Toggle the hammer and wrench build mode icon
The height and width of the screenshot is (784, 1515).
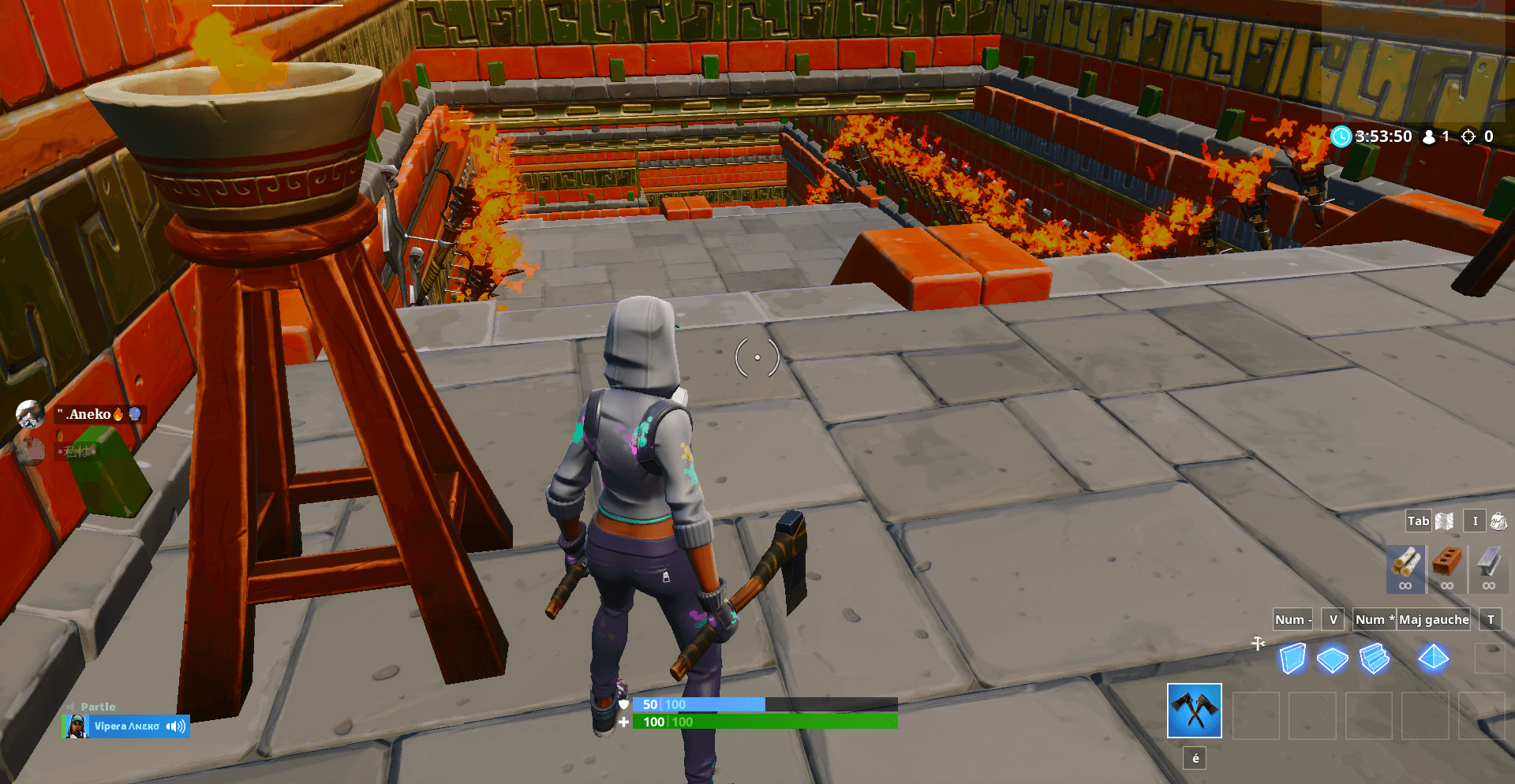click(1258, 644)
